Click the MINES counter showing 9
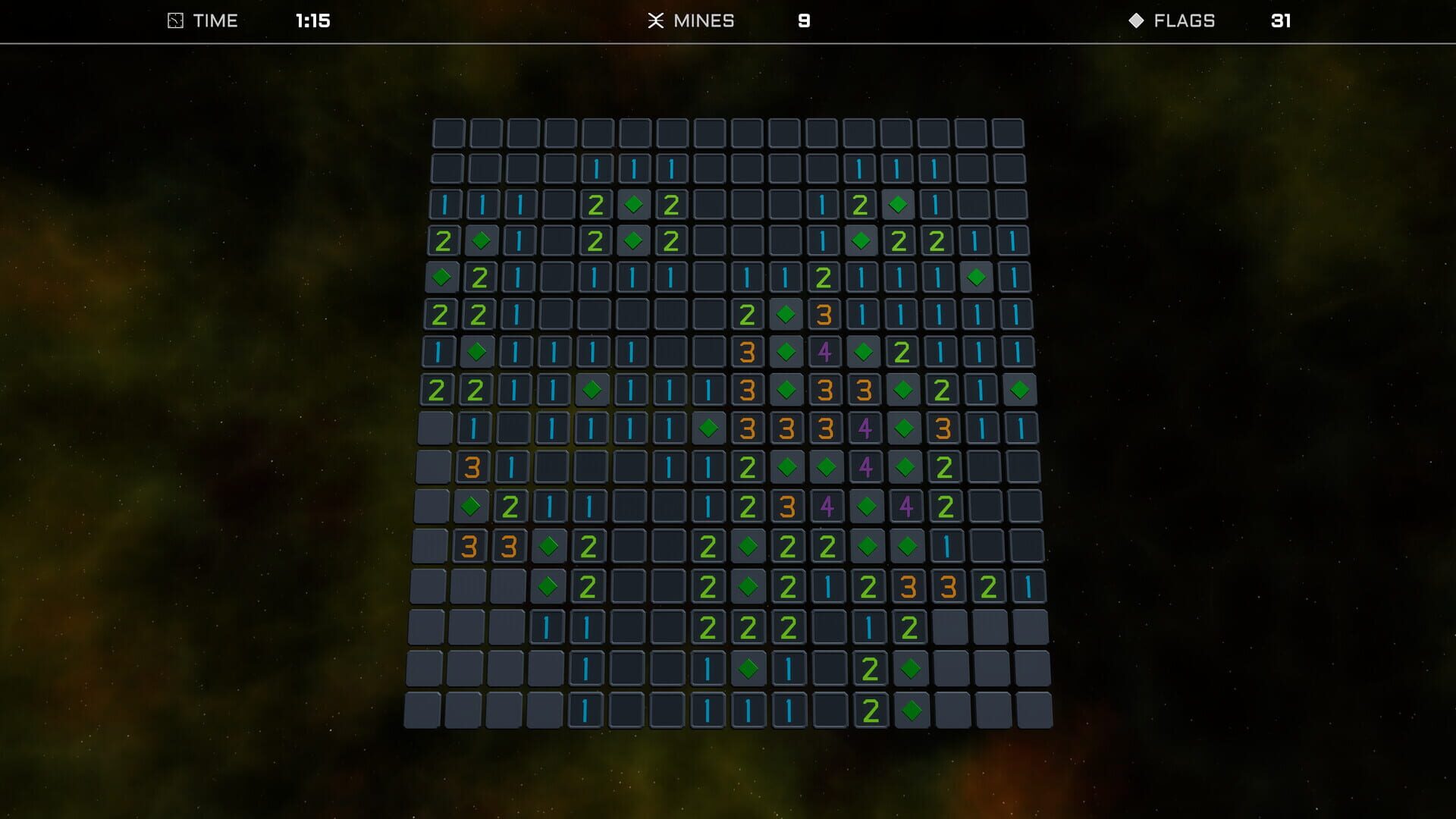Image resolution: width=1456 pixels, height=819 pixels. tap(804, 21)
